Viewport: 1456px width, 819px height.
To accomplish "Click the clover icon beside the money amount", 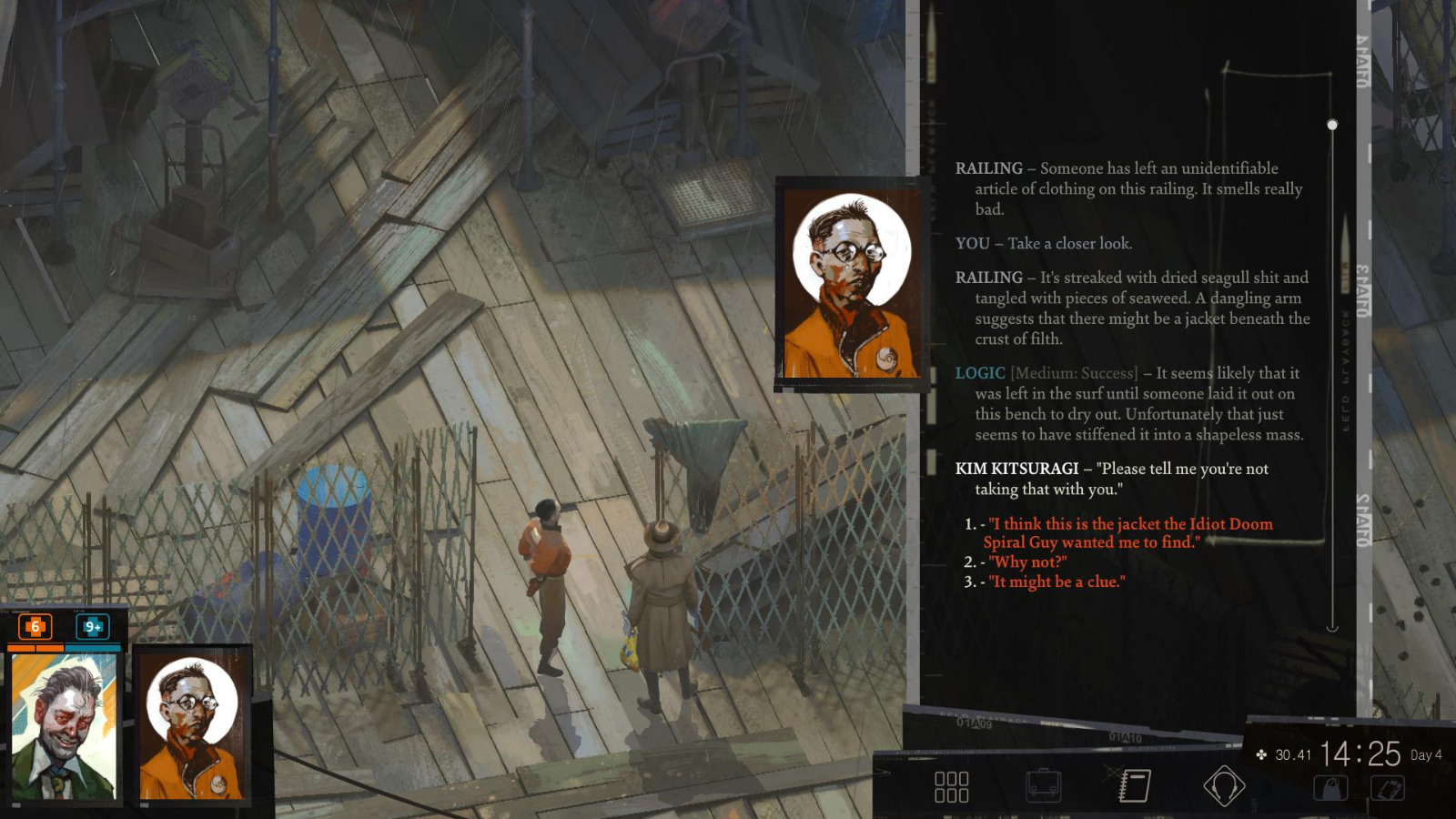I will coord(1263,754).
